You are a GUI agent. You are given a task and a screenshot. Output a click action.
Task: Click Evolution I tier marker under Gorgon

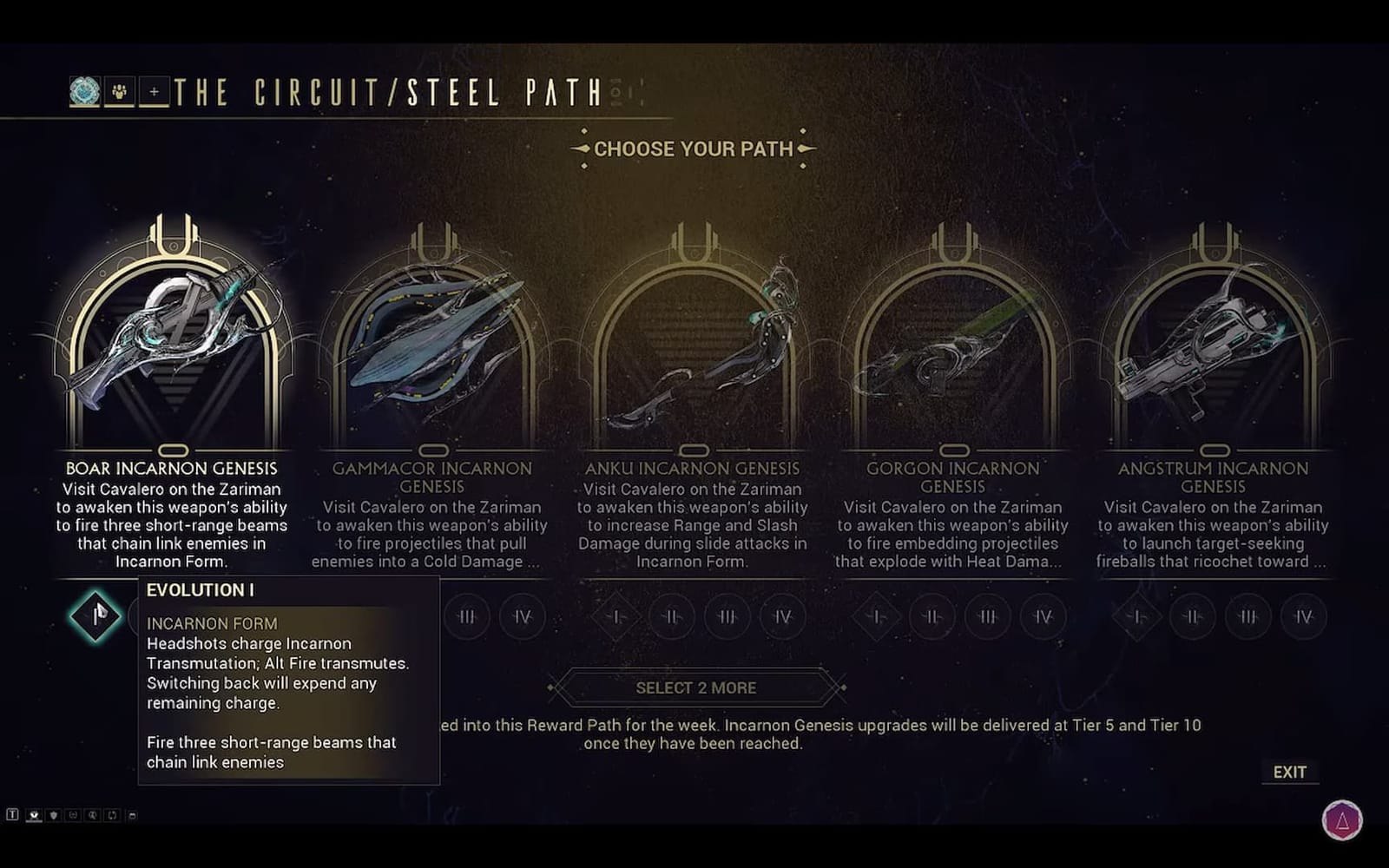click(876, 616)
